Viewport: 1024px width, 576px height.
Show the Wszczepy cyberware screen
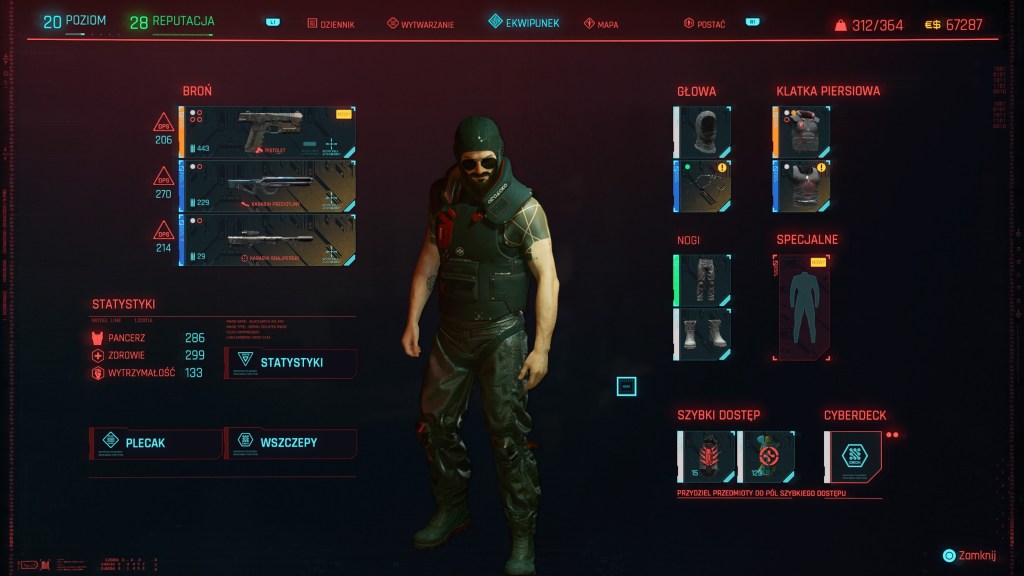[x=290, y=442]
